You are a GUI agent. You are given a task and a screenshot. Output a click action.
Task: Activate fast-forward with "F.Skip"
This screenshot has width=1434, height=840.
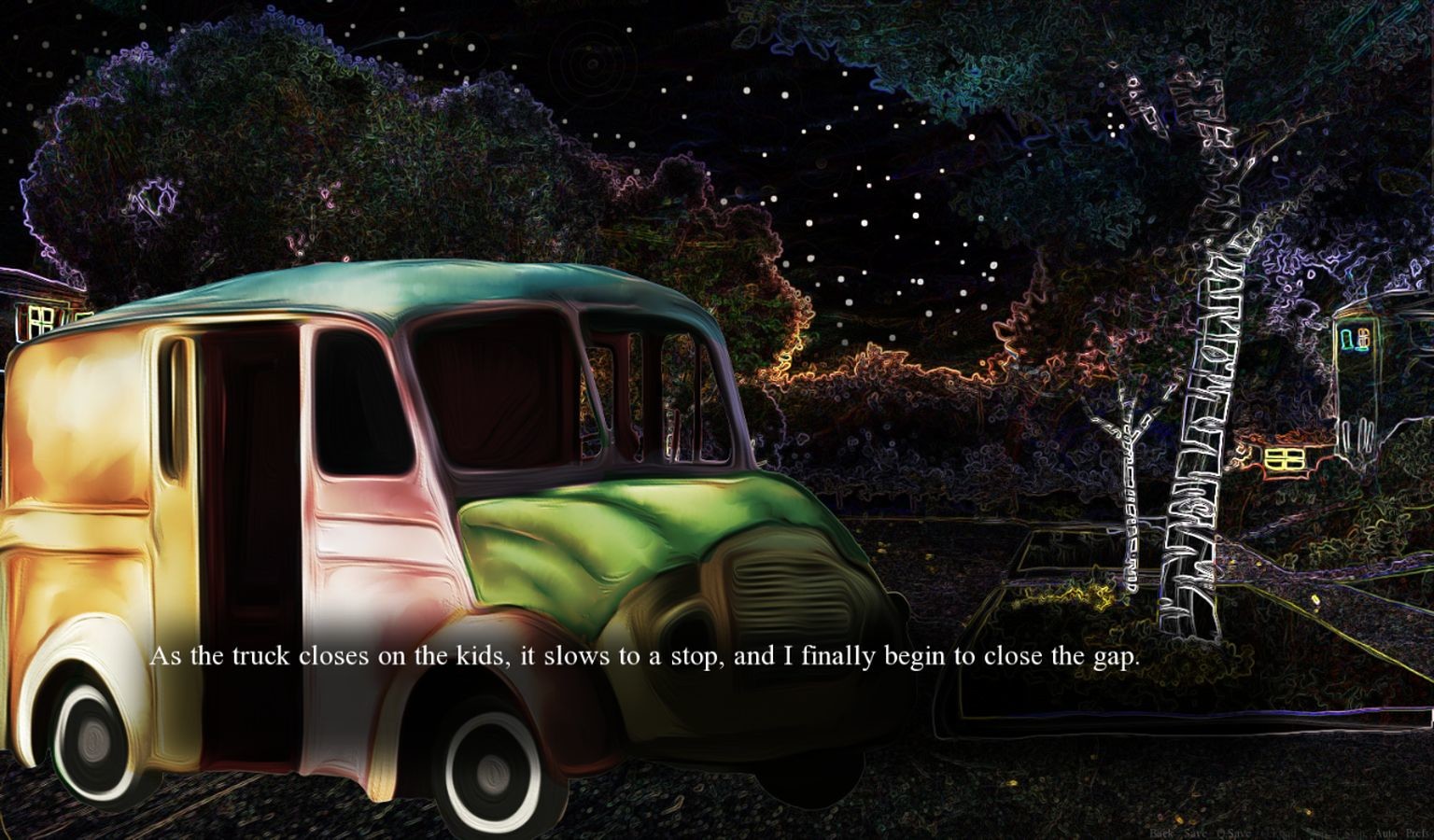click(1352, 832)
